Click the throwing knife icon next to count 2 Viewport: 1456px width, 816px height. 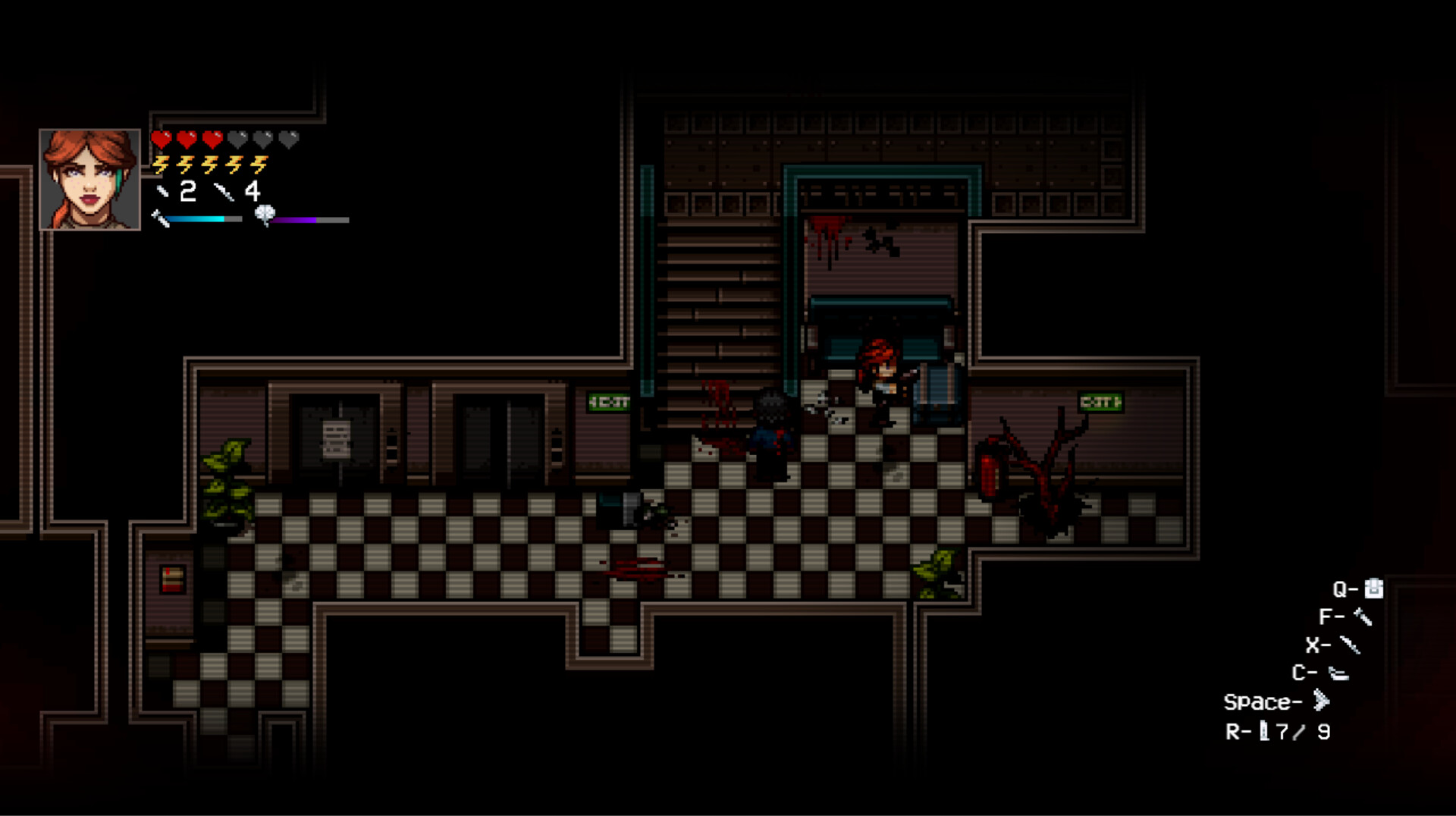[x=162, y=192]
